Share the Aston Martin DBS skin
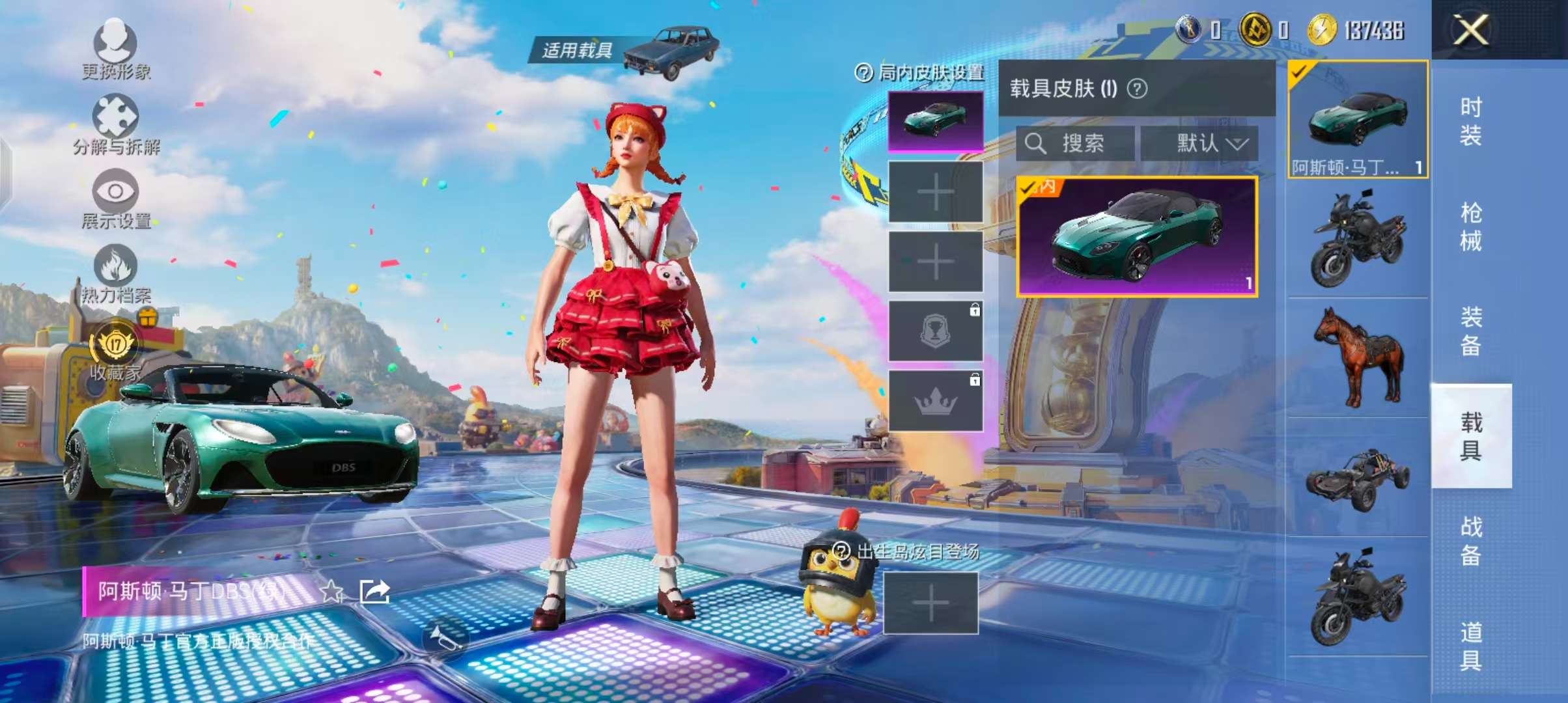The width and height of the screenshot is (1568, 703). [374, 591]
